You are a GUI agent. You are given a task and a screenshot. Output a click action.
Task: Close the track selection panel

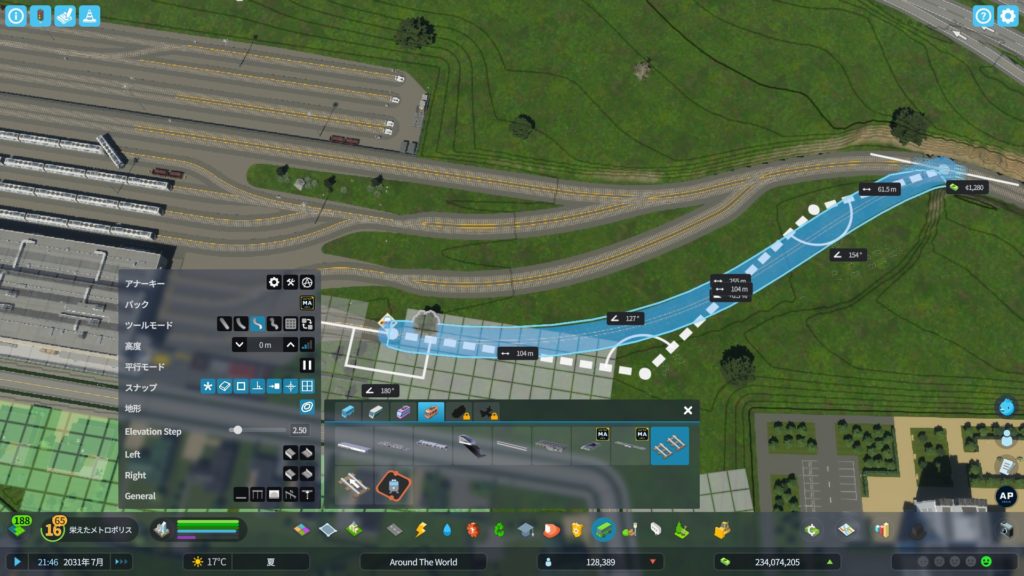pyautogui.click(x=688, y=410)
